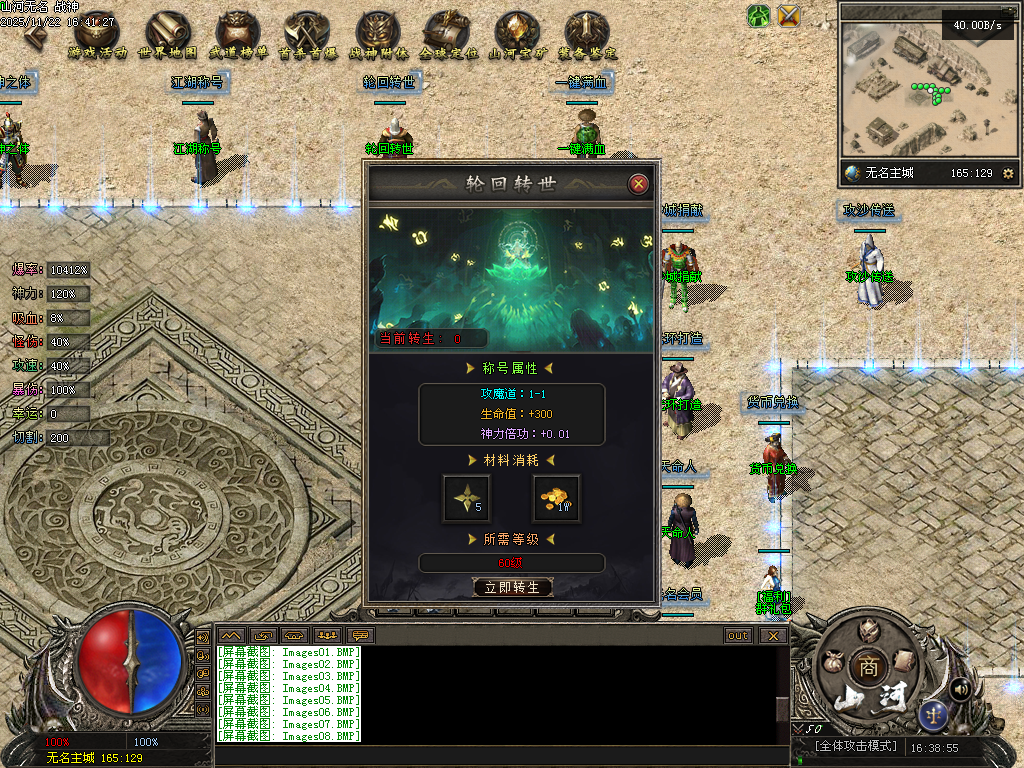
Task: Close the 轮回转世 reincarnation window
Action: (638, 184)
